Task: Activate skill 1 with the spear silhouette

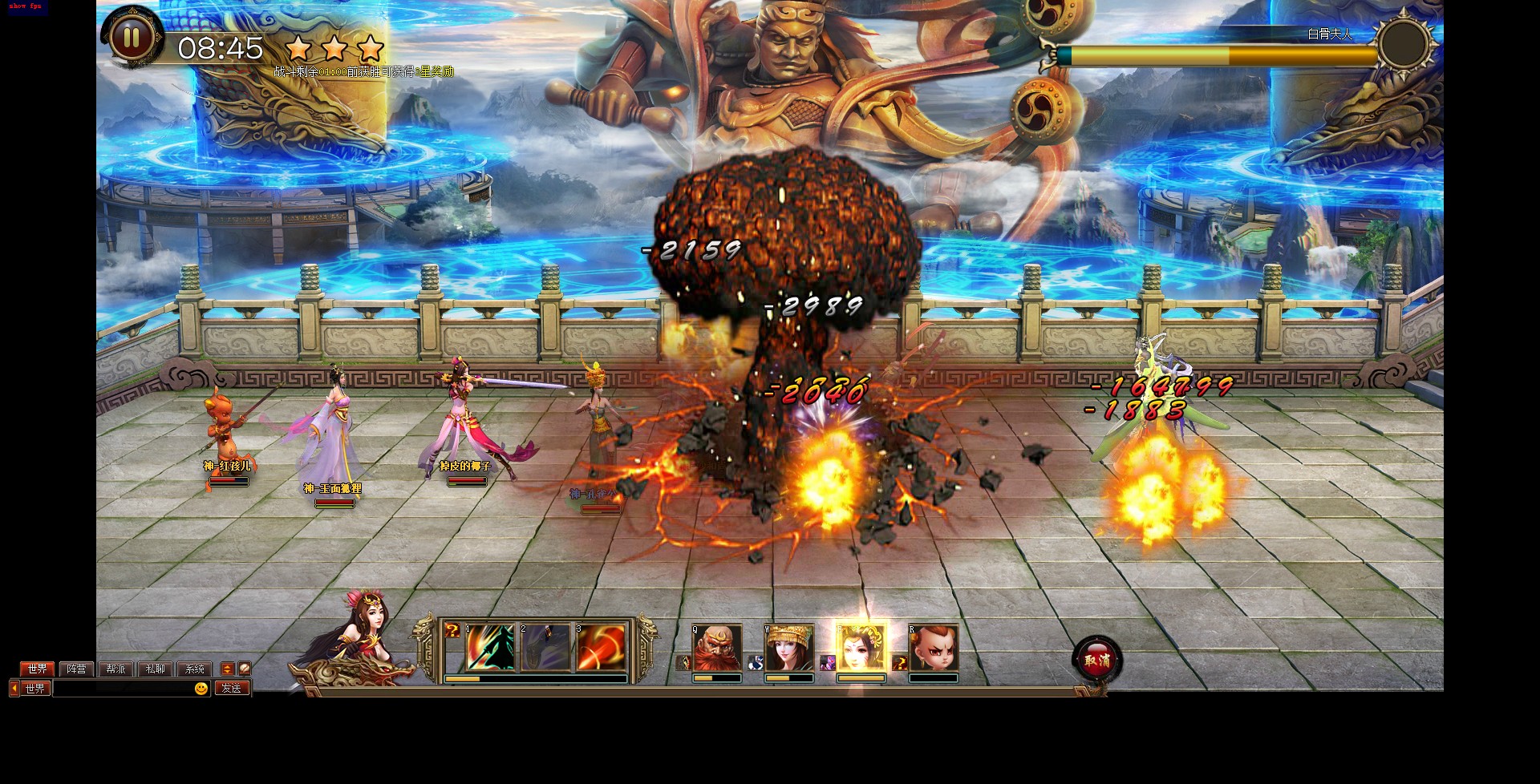Action: point(490,647)
